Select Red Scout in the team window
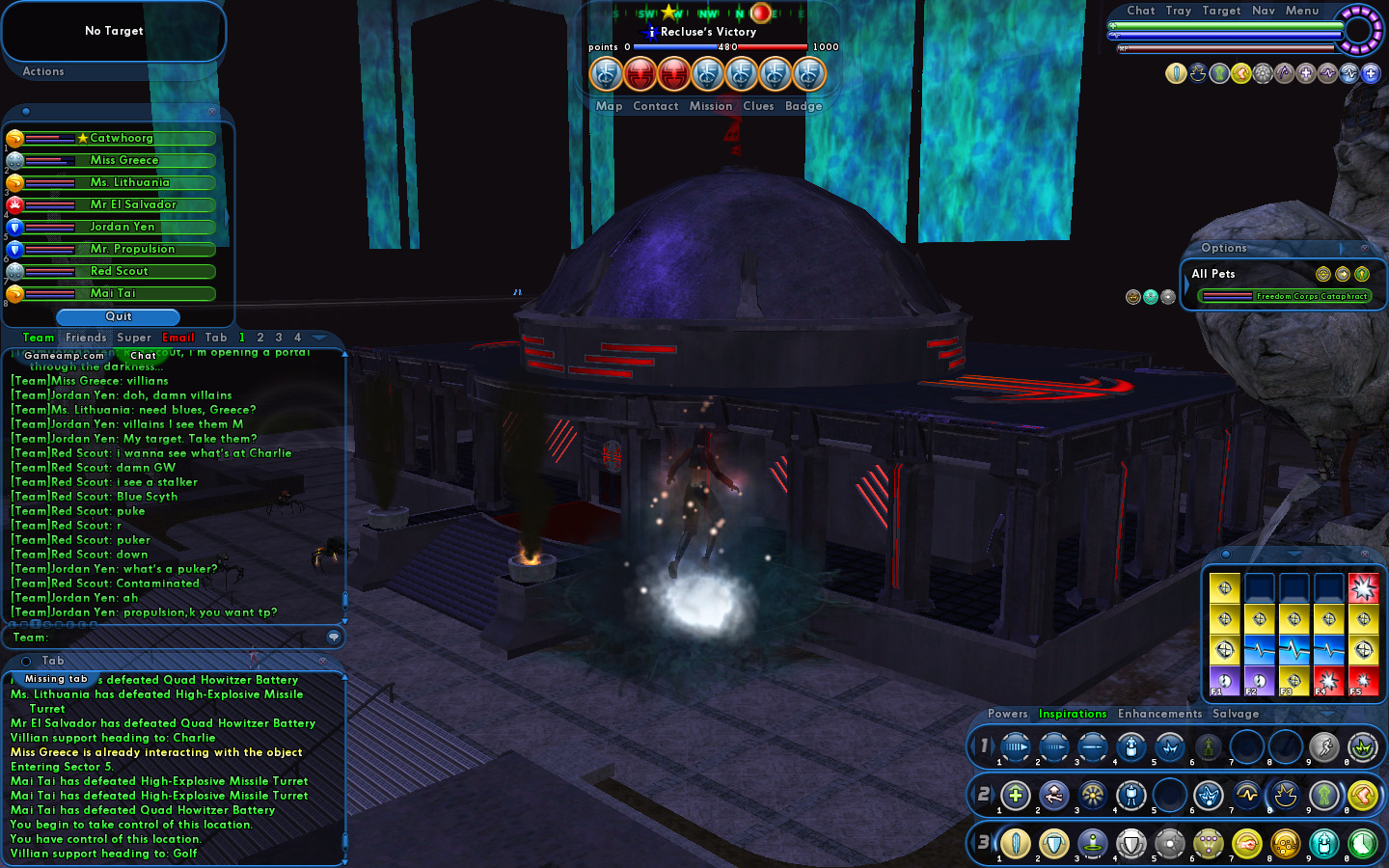 119,271
